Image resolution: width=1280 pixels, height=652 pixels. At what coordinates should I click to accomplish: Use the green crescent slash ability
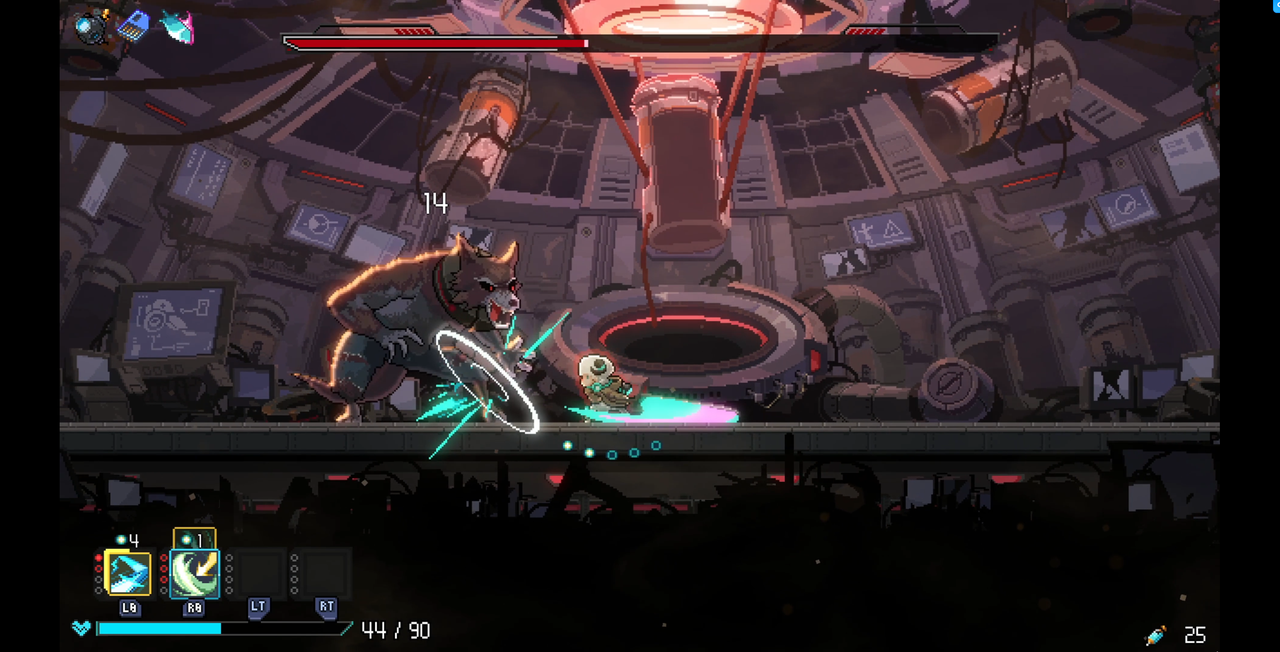point(194,573)
